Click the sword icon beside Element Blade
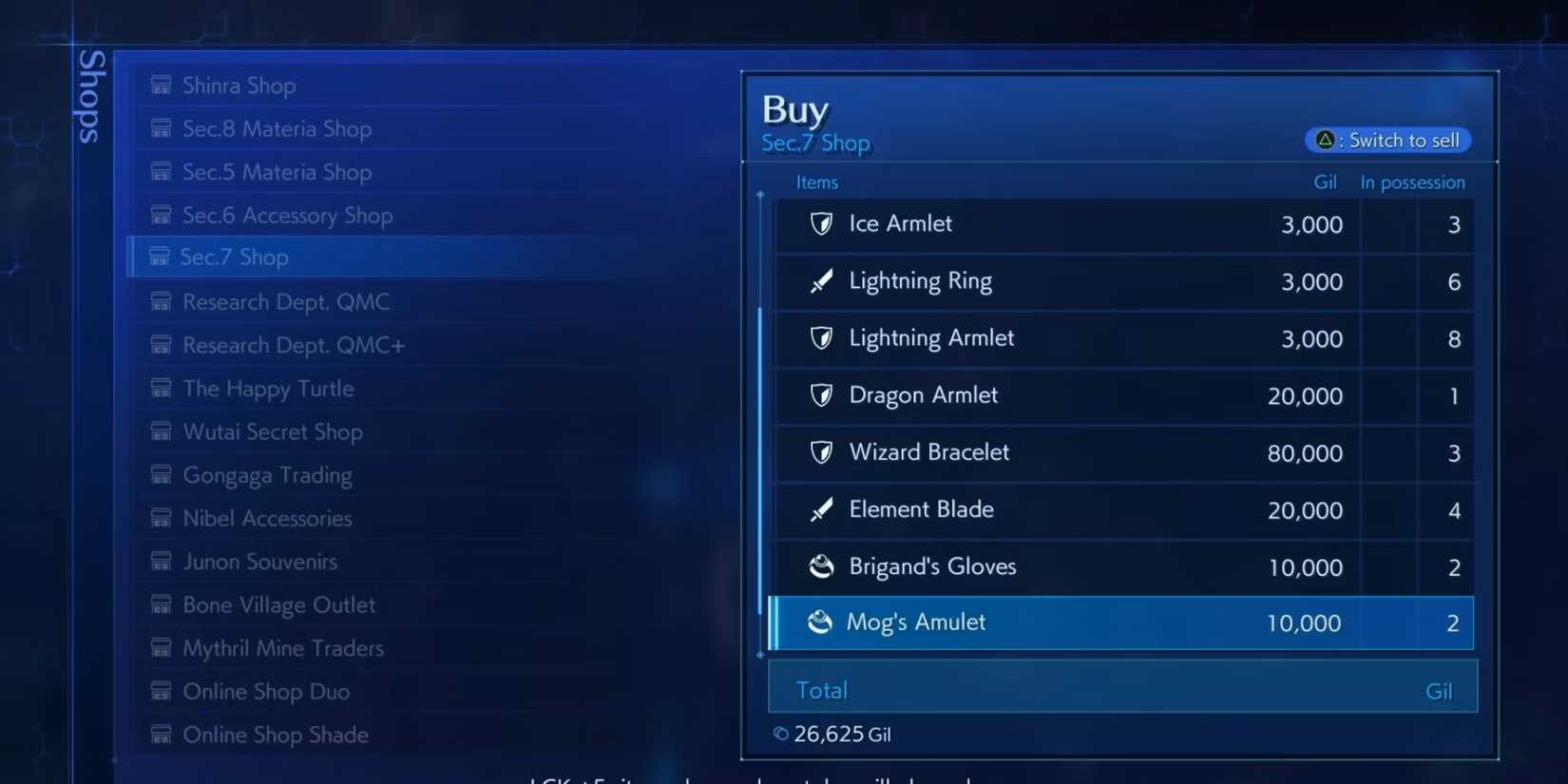This screenshot has width=1568, height=784. click(x=823, y=510)
